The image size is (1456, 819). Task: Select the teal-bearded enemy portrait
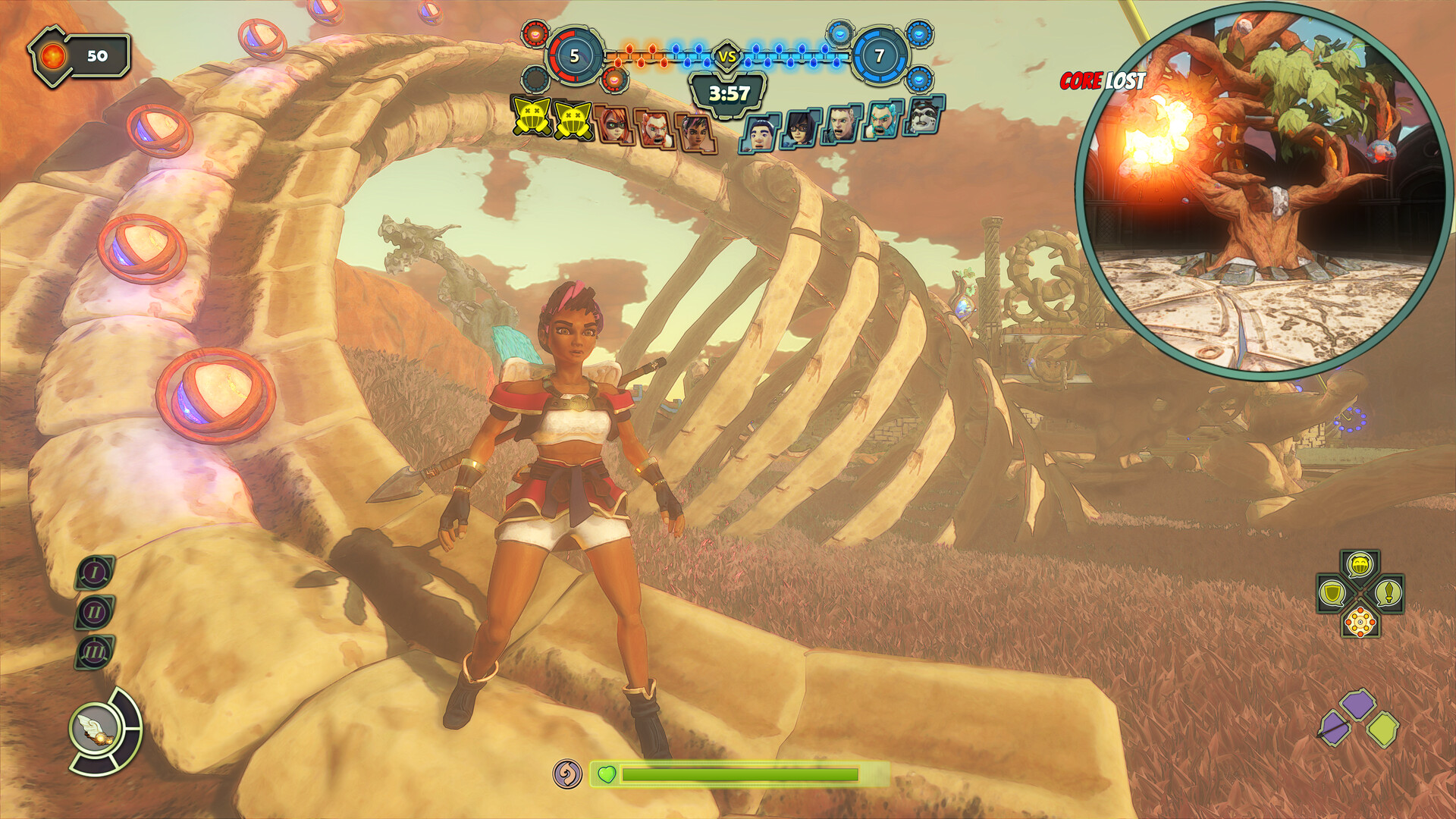881,121
